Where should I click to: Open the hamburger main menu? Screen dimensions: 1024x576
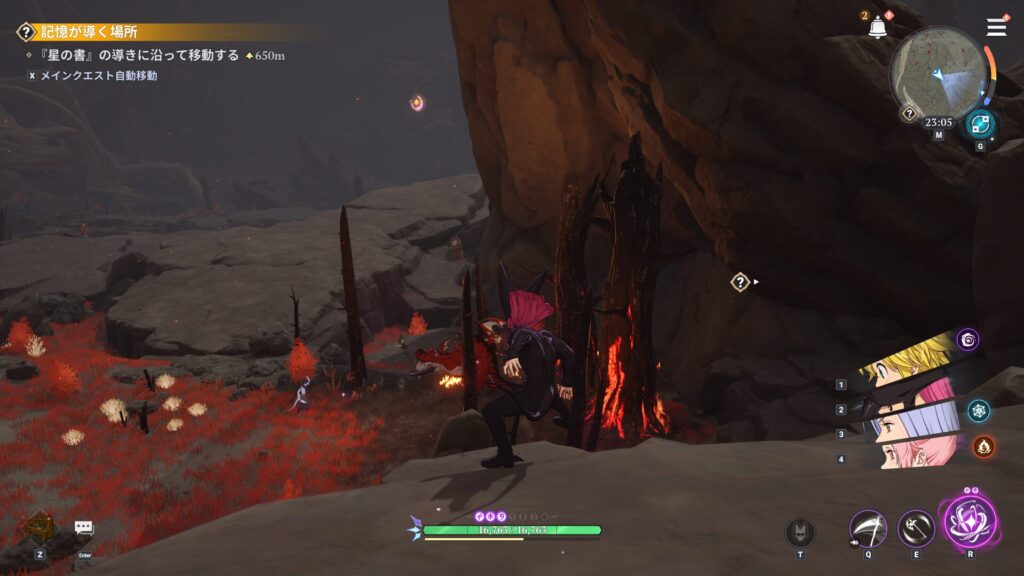coord(996,27)
